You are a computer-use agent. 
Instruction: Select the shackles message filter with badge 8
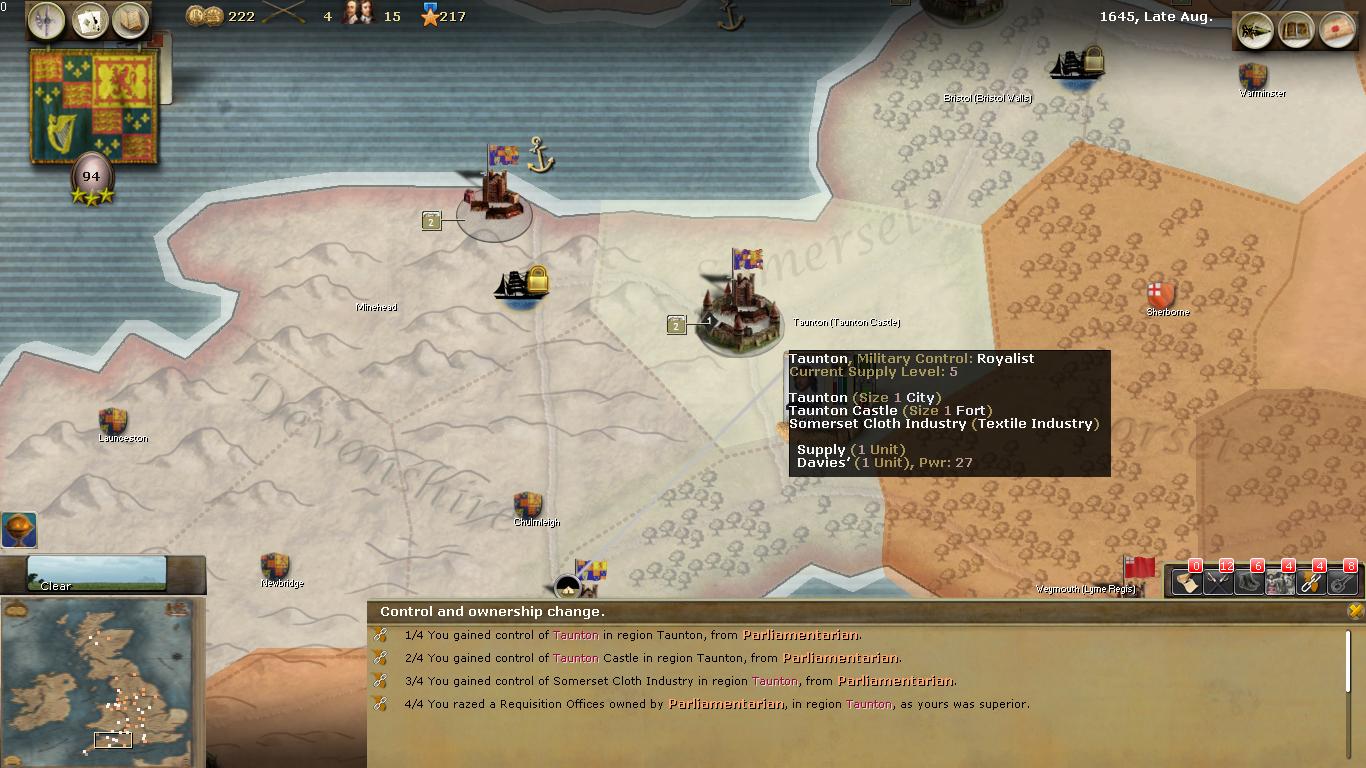click(1342, 581)
